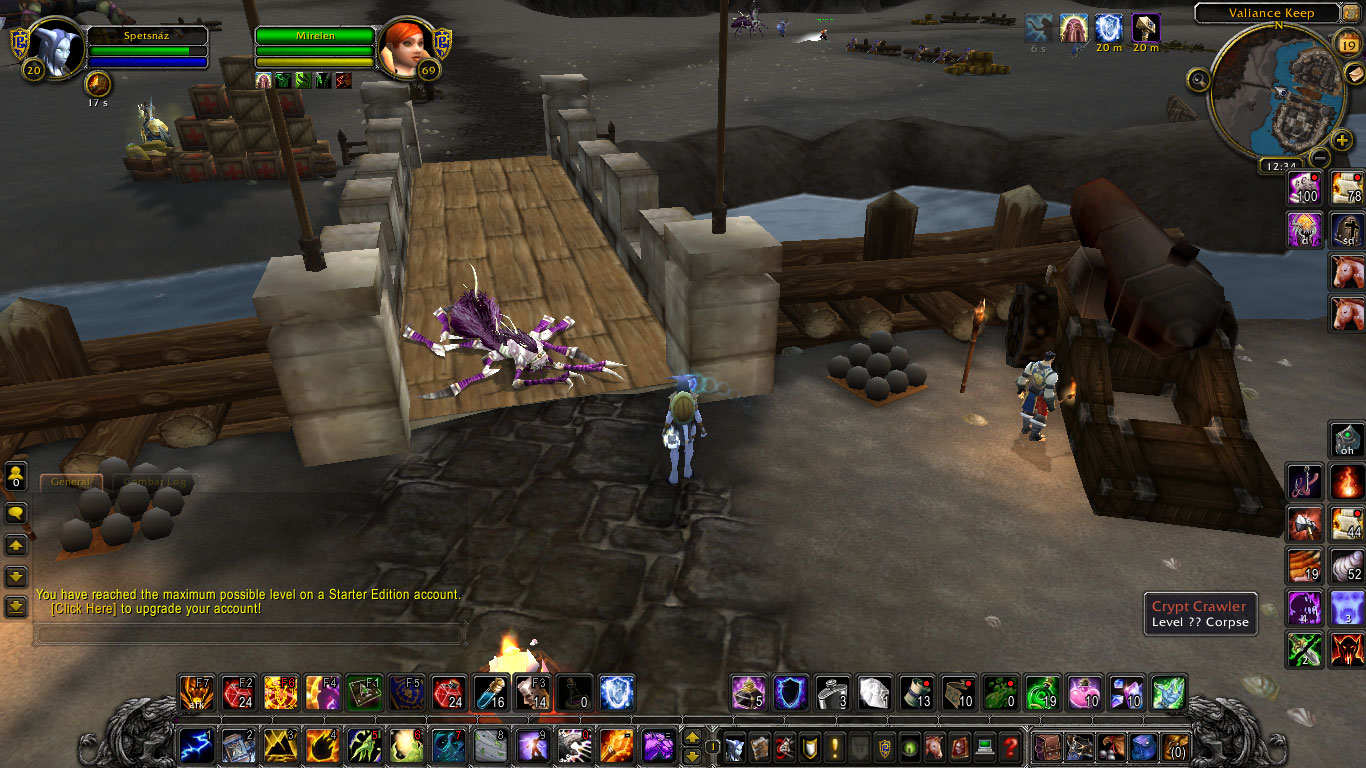Screen dimensions: 1366x768
Task: Page the action bar up with the arrow
Action: coord(691,738)
